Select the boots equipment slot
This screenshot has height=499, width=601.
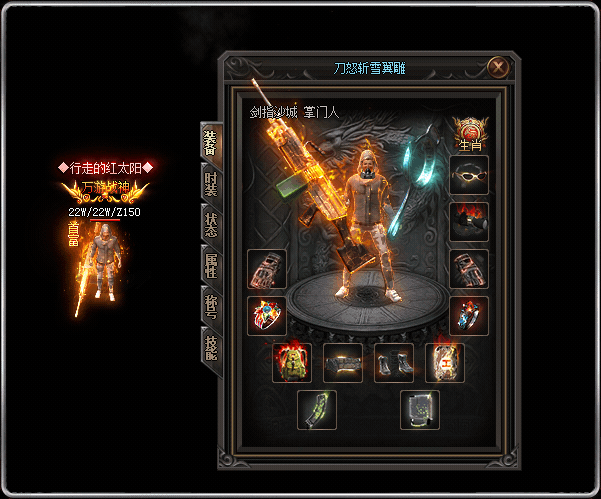point(394,363)
